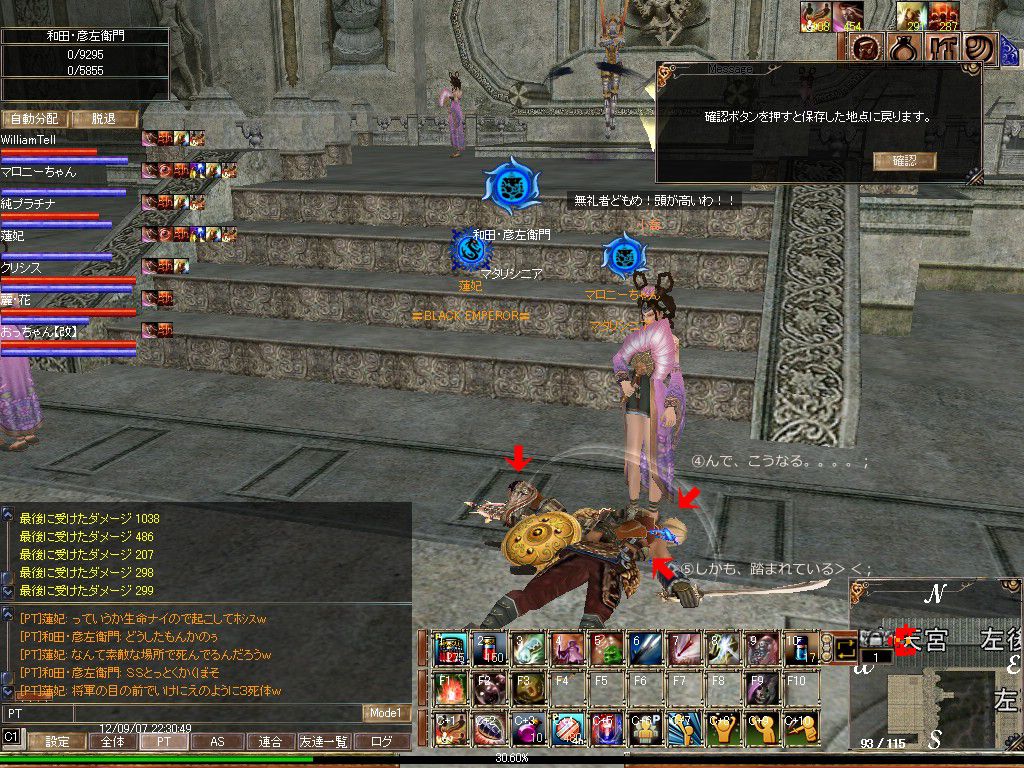
Task: Use the red potion in hotbar slot 2
Action: tap(491, 649)
